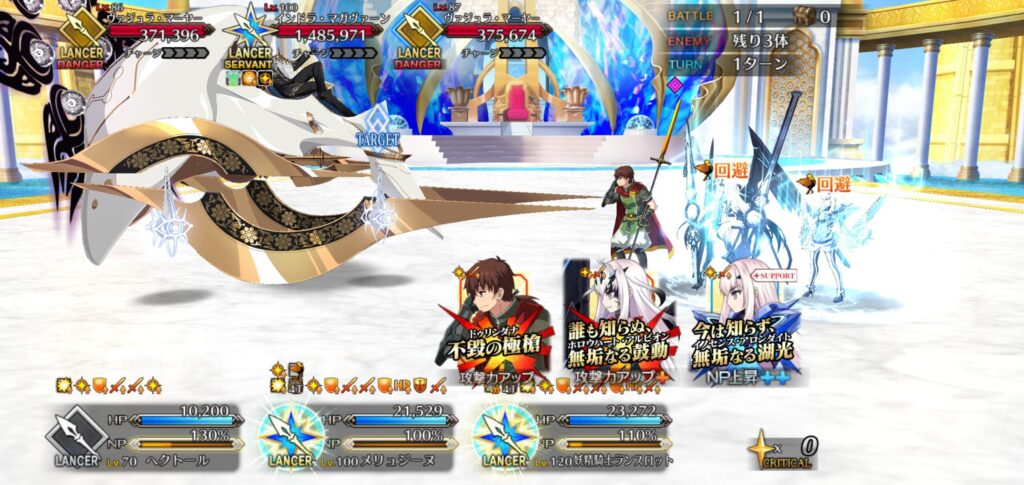Target the enemy インドラ・マガヴァーン status panel
1024x485 pixels.
click(305, 40)
